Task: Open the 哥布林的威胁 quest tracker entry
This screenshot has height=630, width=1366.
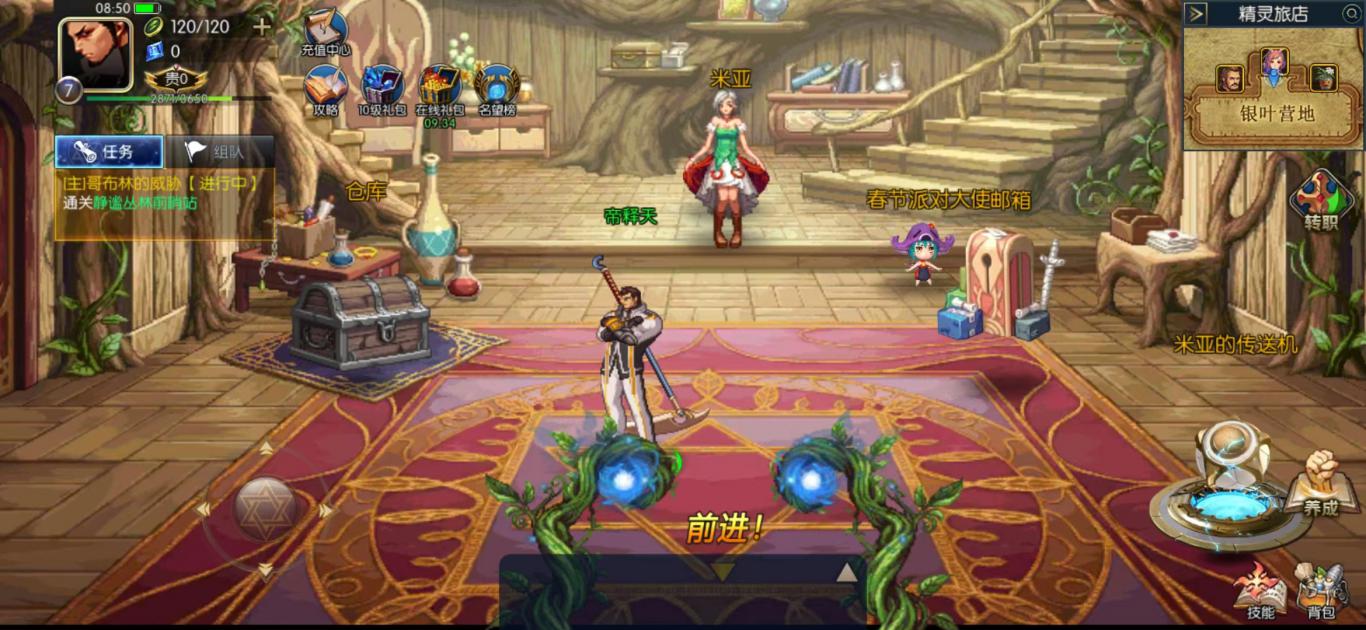Action: [163, 193]
